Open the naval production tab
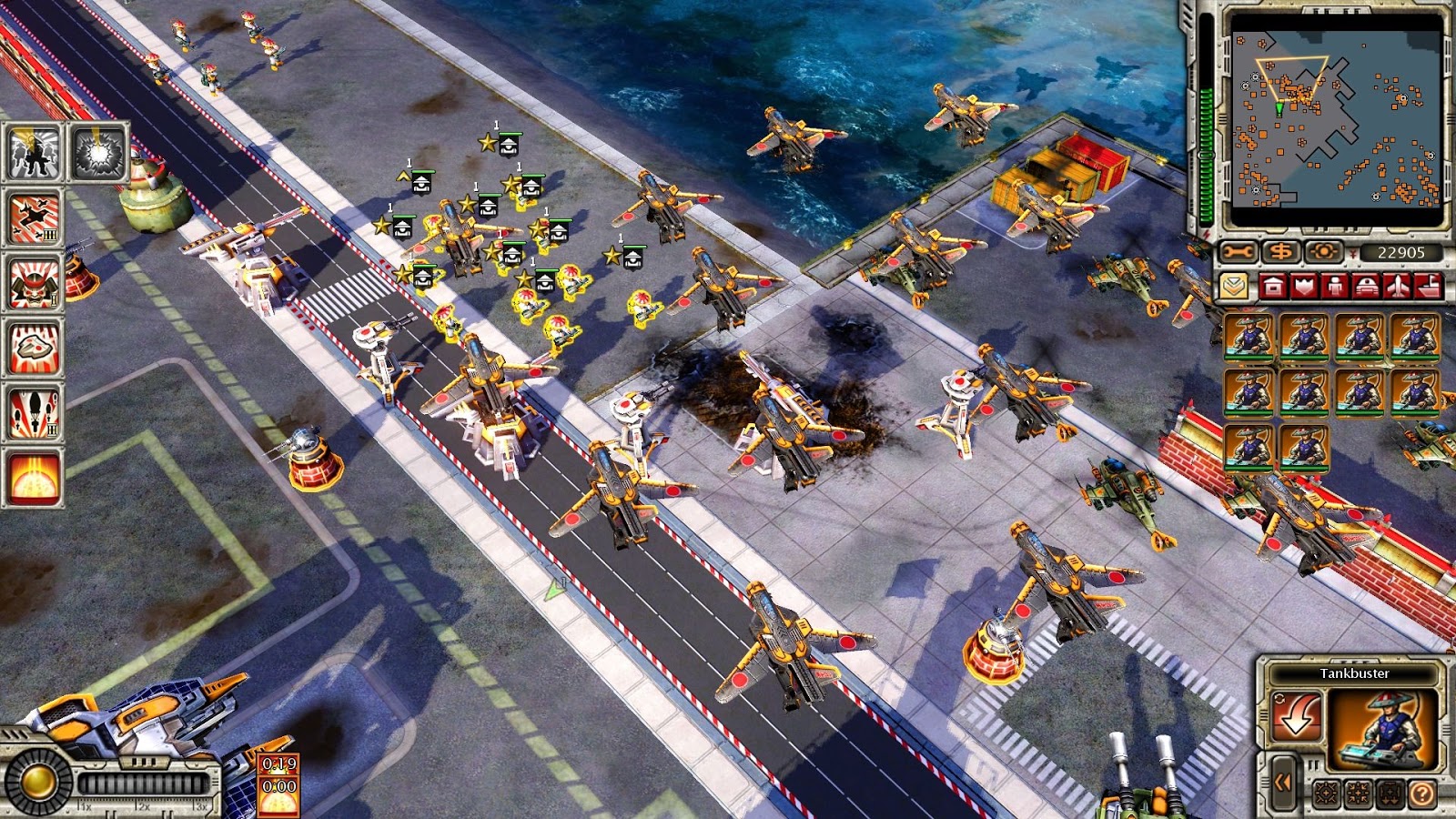 [x=1428, y=287]
